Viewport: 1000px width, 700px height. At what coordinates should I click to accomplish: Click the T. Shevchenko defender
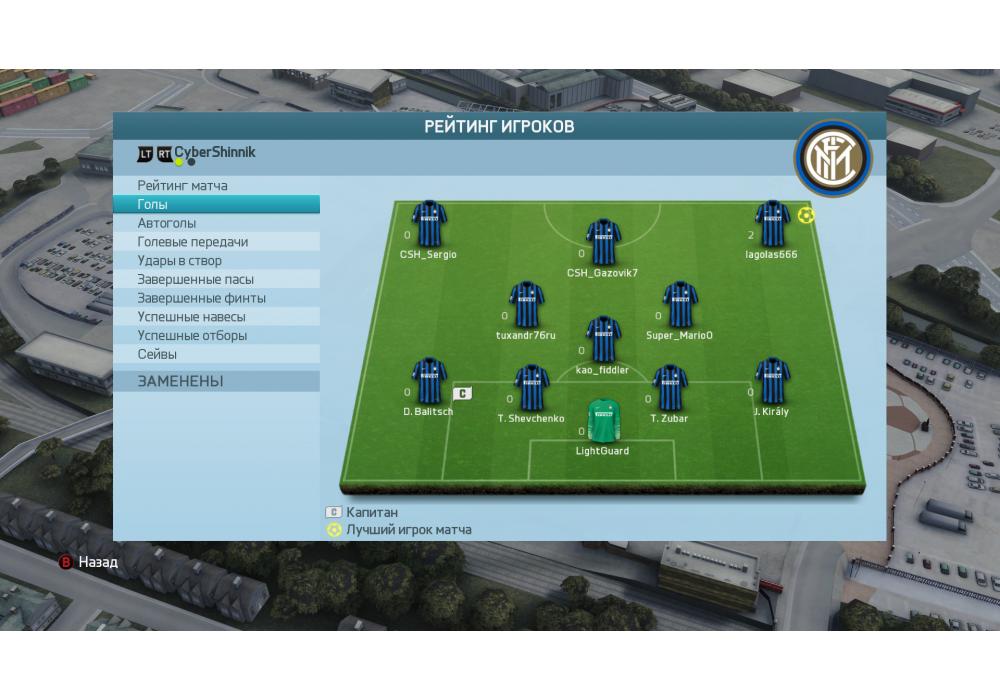tap(531, 388)
